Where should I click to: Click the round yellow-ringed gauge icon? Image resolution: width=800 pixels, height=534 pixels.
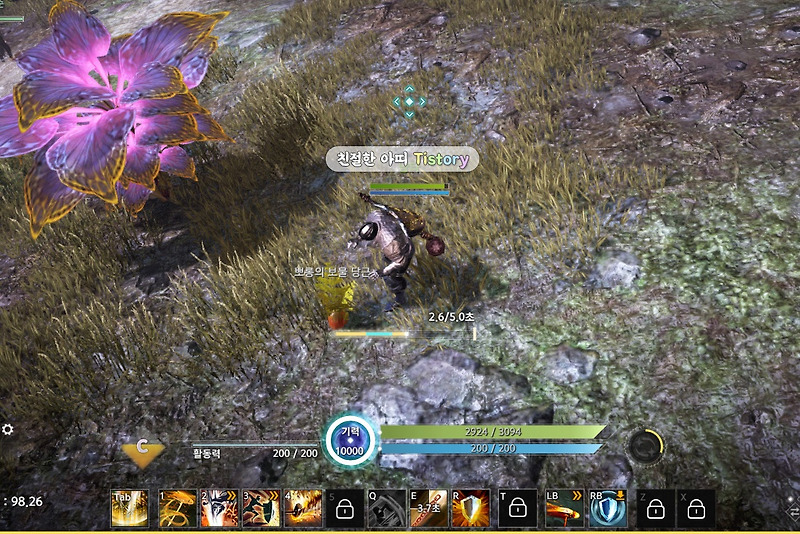click(x=645, y=446)
